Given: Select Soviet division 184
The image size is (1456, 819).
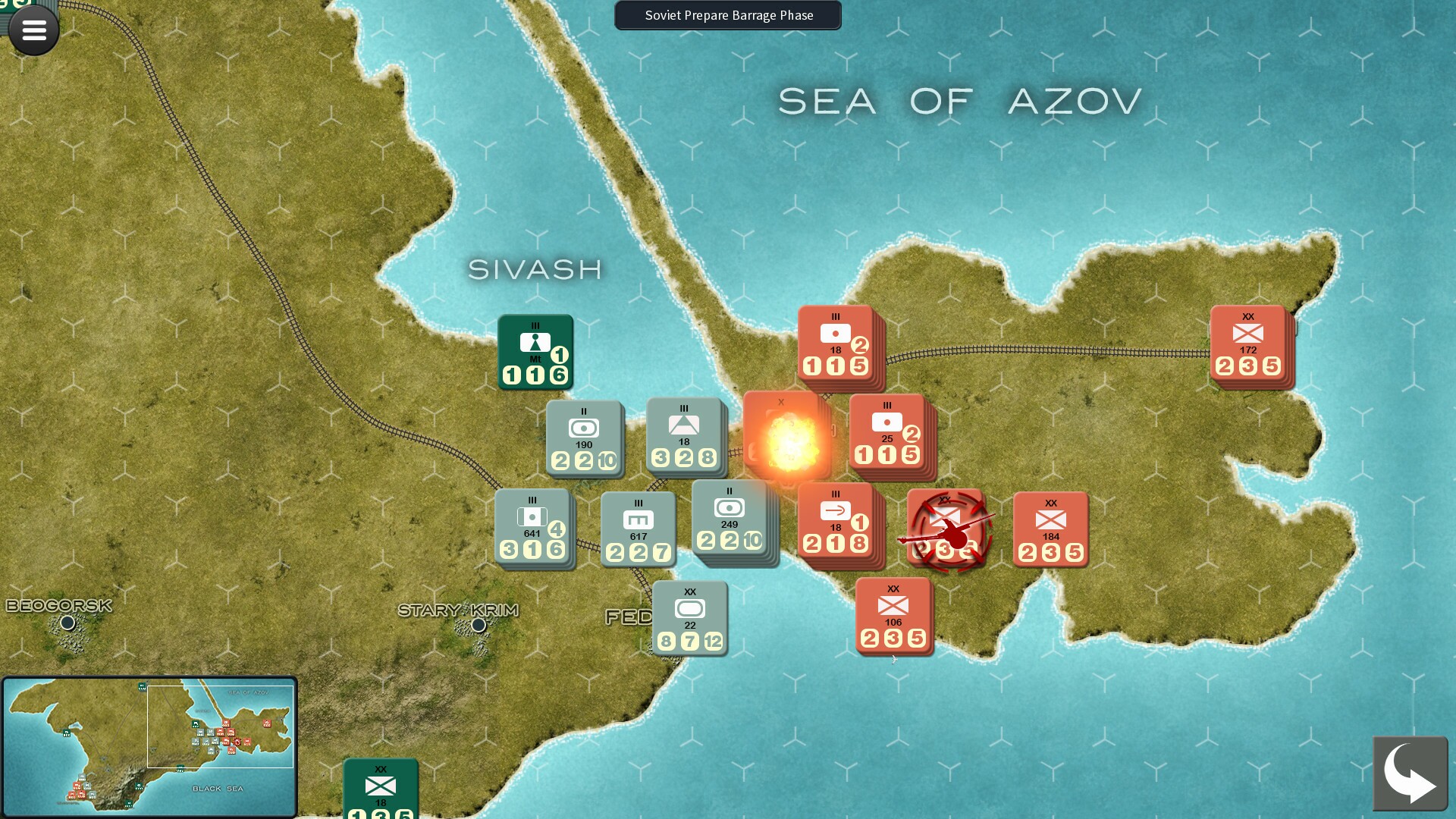Looking at the screenshot, I should [1050, 529].
